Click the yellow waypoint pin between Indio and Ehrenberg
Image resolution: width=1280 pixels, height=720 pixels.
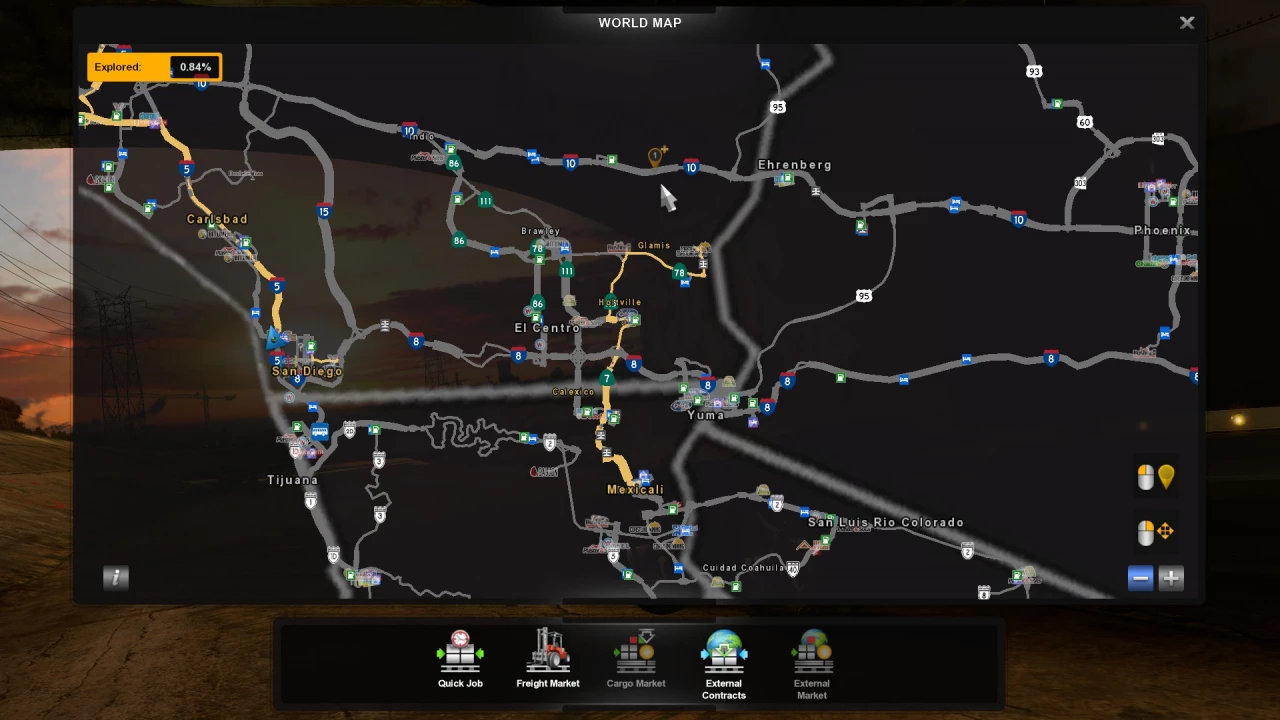click(x=657, y=156)
